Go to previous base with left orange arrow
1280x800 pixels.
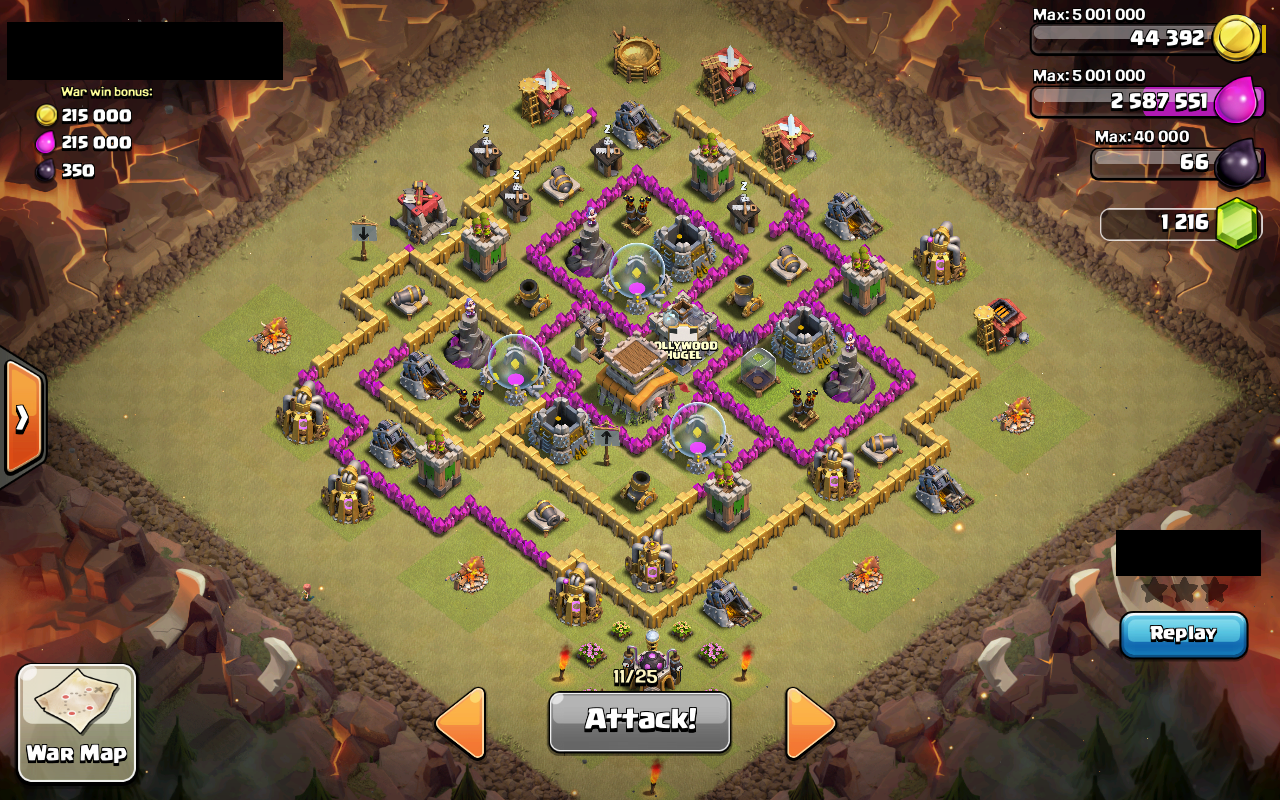tap(466, 722)
